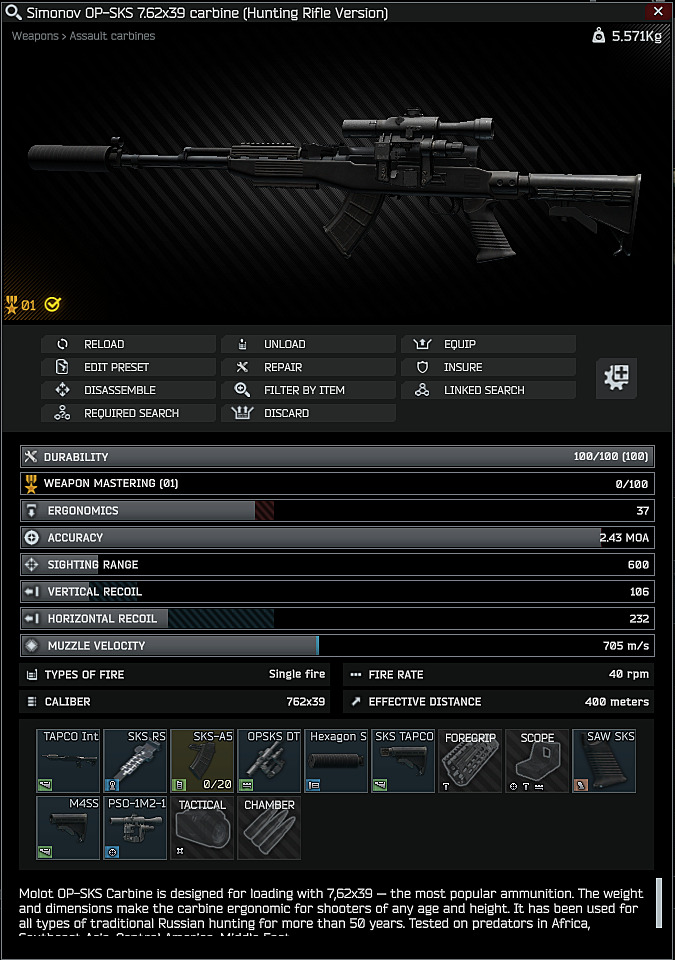Equip the carbine
675x960 pixels.
point(488,344)
